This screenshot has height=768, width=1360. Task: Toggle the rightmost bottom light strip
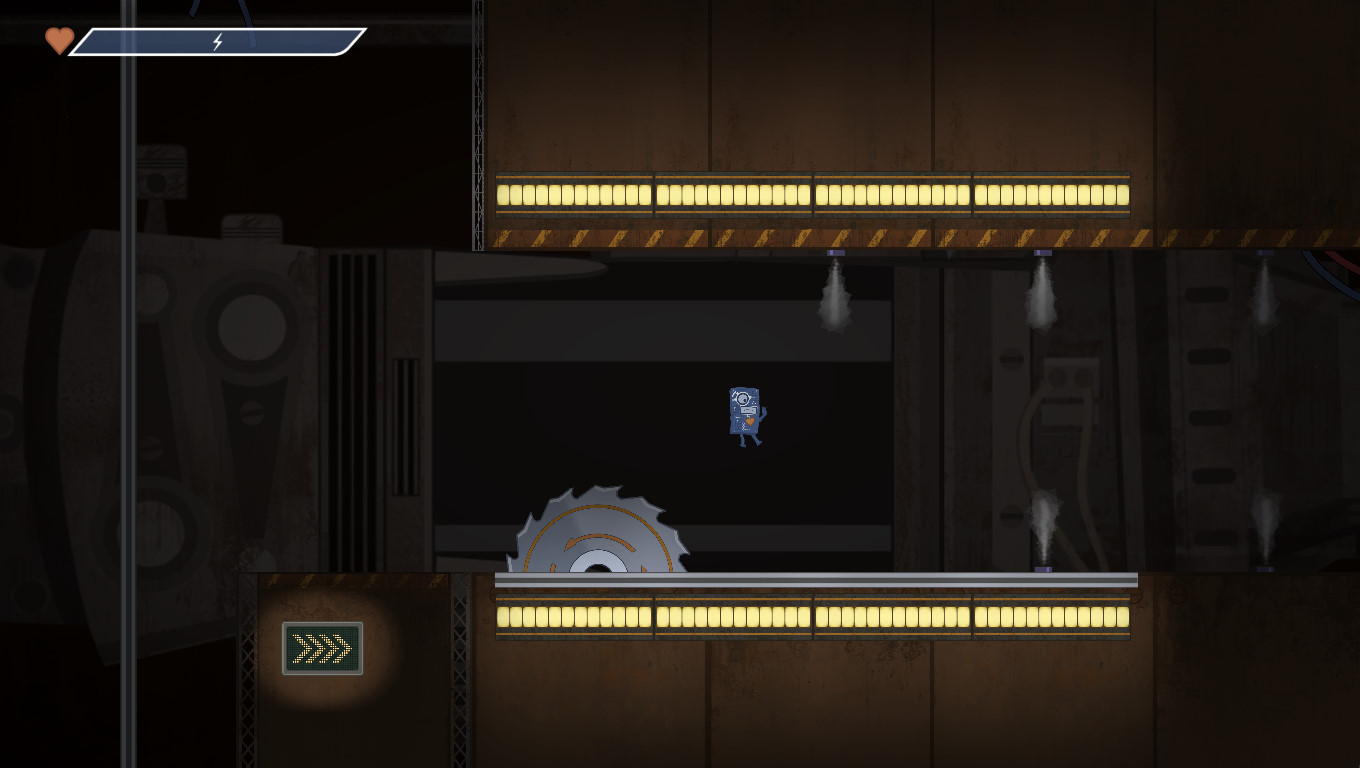click(1050, 618)
